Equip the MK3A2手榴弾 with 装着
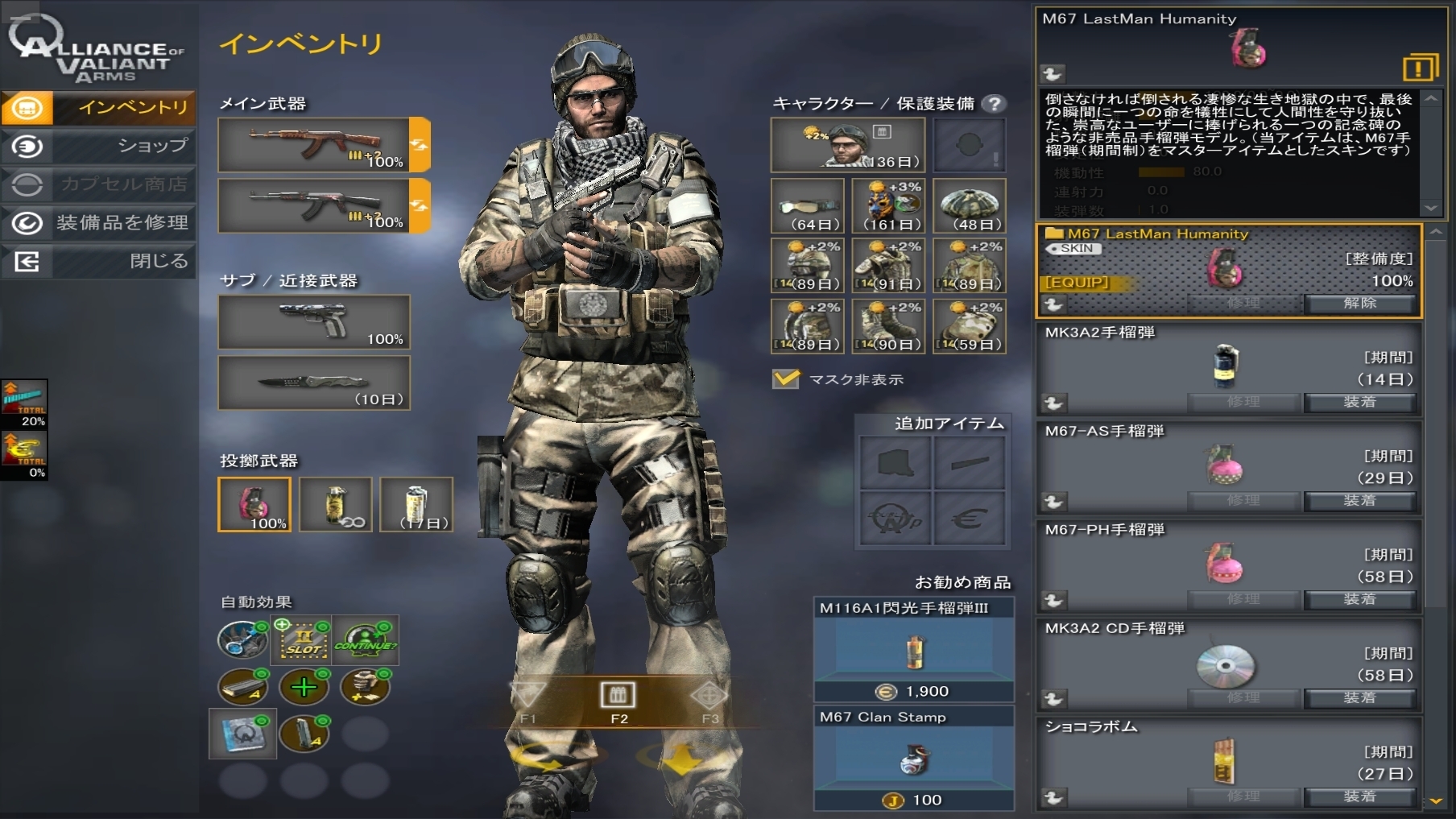Image resolution: width=1456 pixels, height=819 pixels. [1359, 402]
